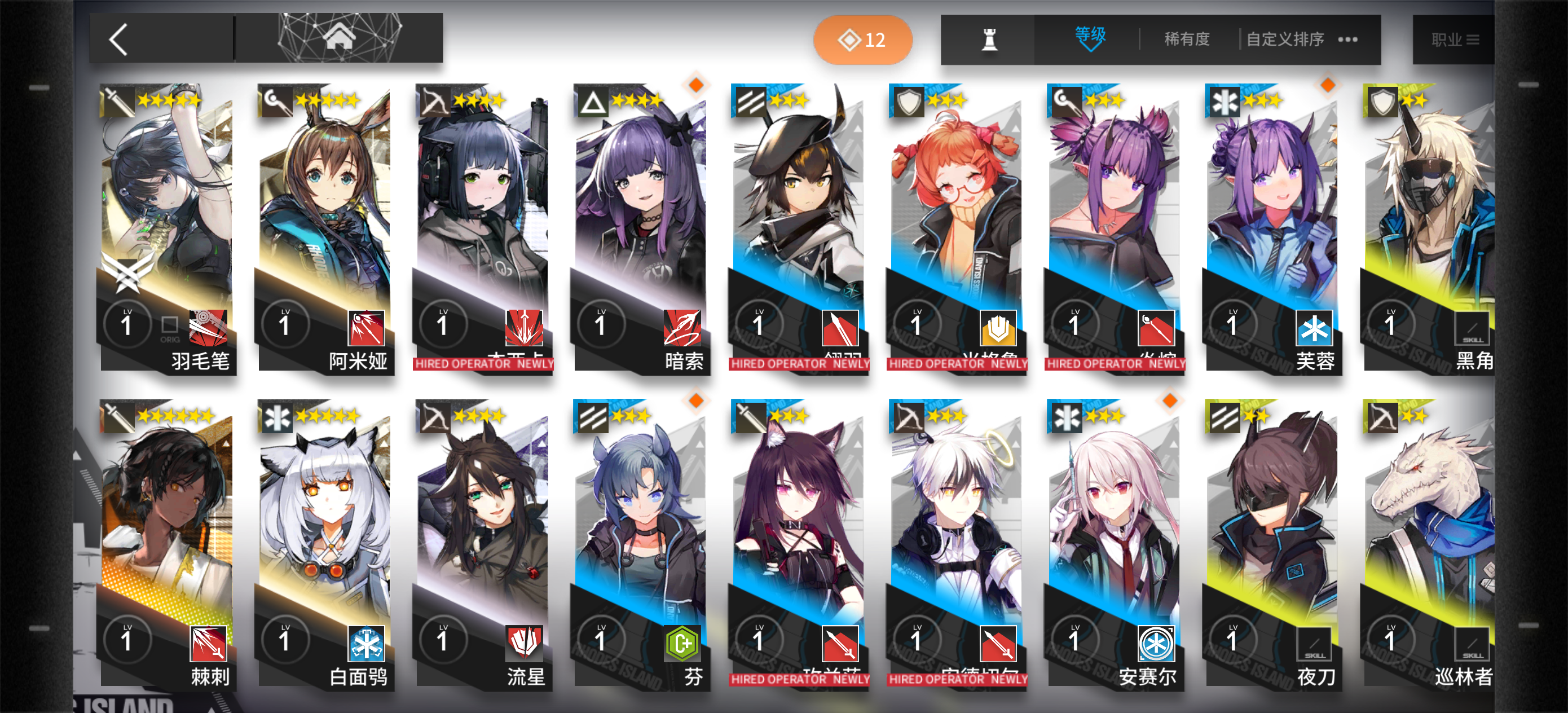
Task: Switch sorting to 稀有度 rarity
Action: (x=1185, y=39)
